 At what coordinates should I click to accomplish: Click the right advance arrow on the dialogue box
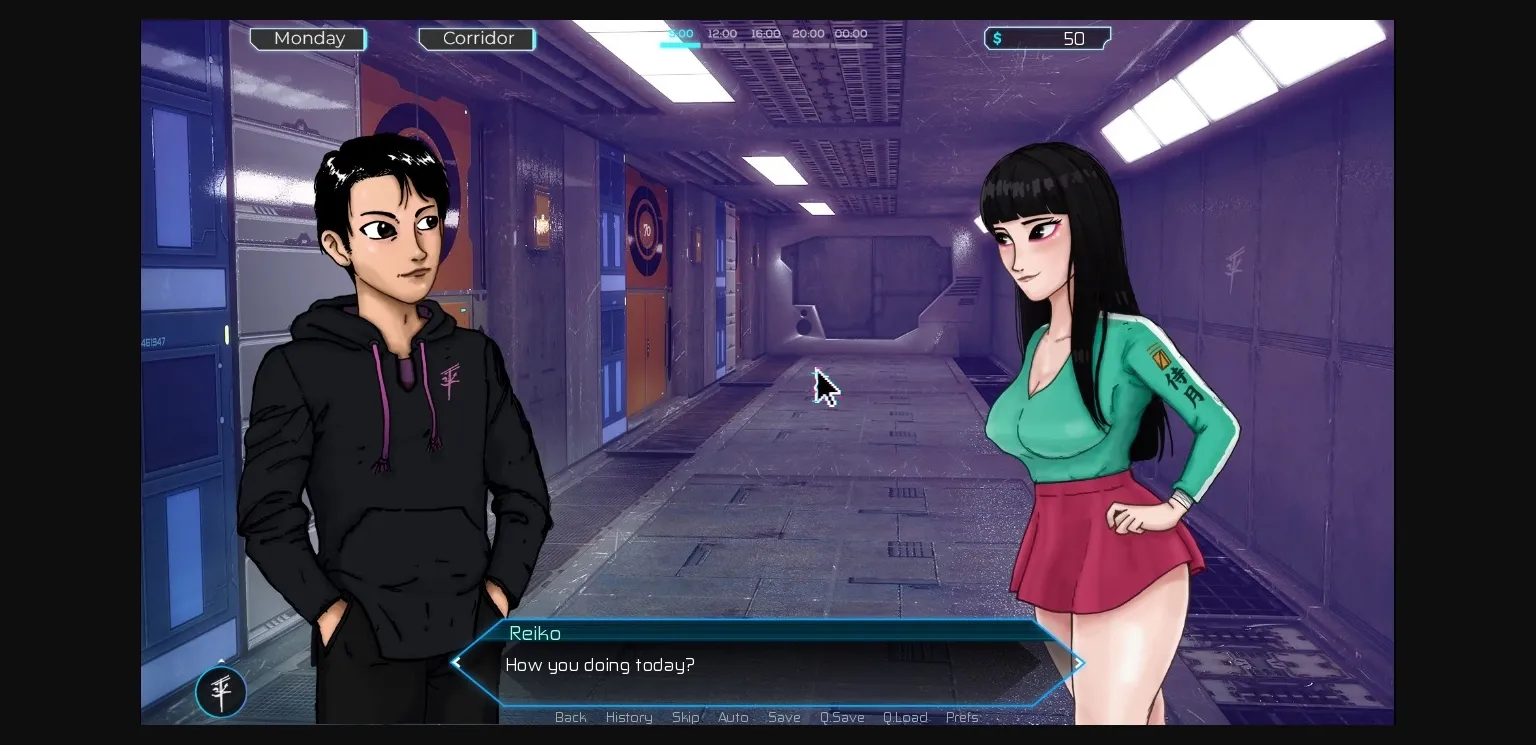pos(1077,662)
